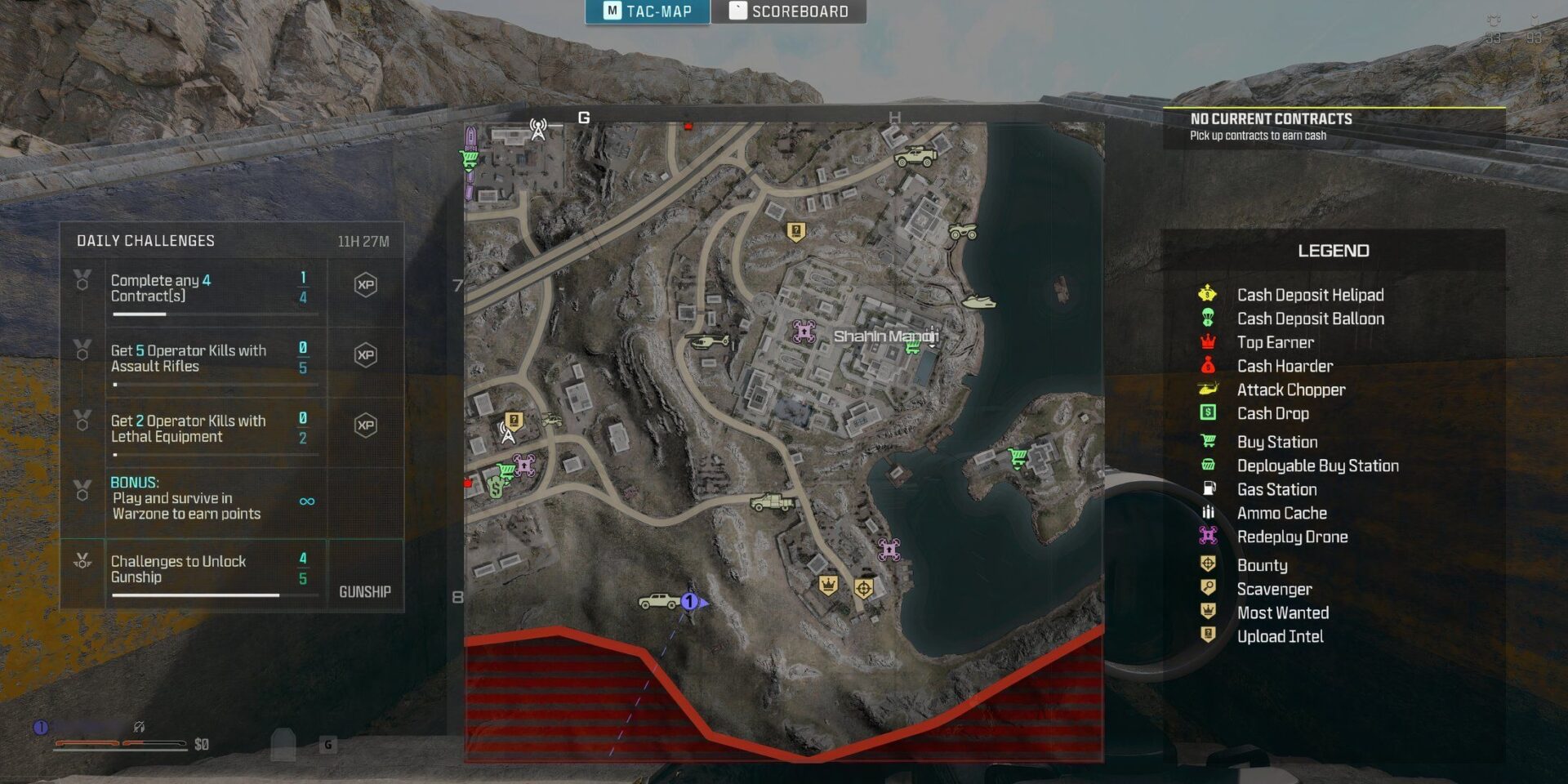Select the TAC-MAP tab
1568x784 pixels.
(649, 11)
